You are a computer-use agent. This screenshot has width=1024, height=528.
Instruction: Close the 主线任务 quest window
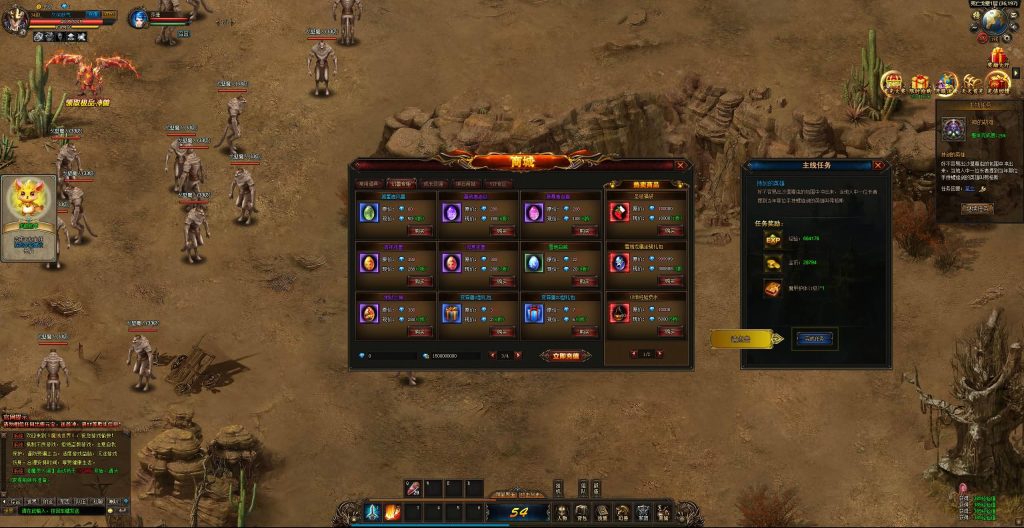(880, 165)
